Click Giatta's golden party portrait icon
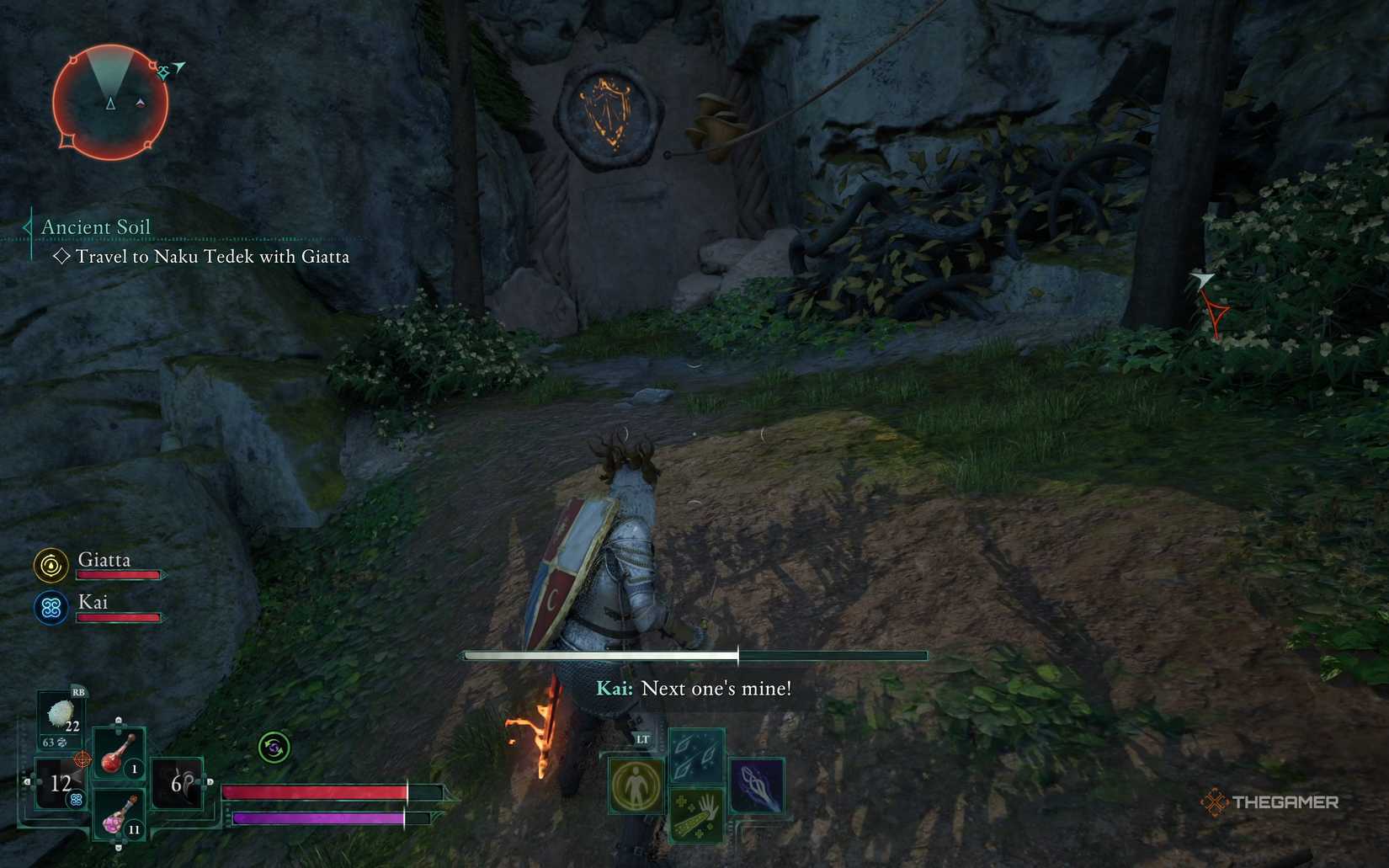Screen dimensions: 1389x868 [x=51, y=565]
